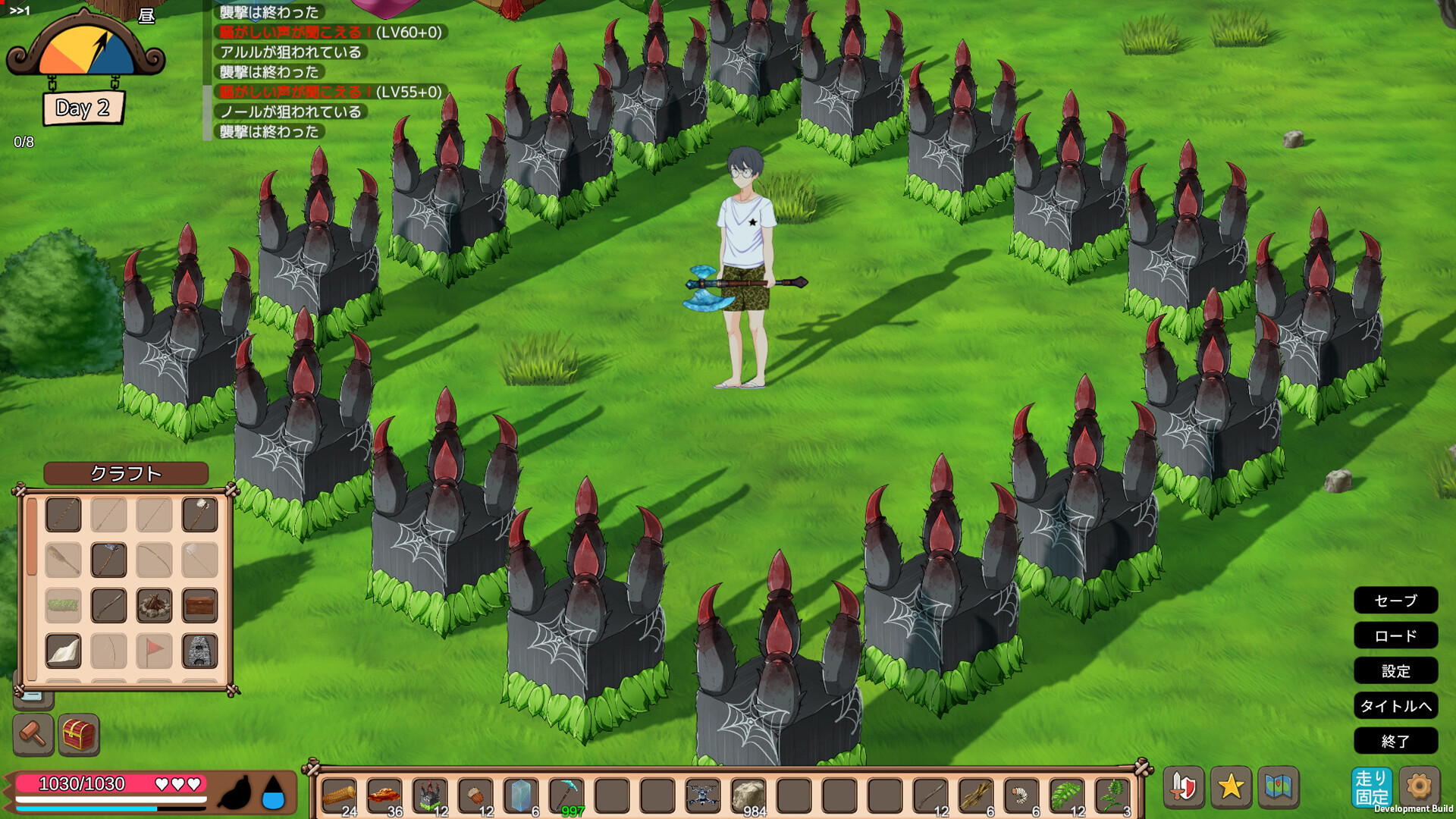Click the ロード load button
The width and height of the screenshot is (1456, 819).
pos(1395,635)
